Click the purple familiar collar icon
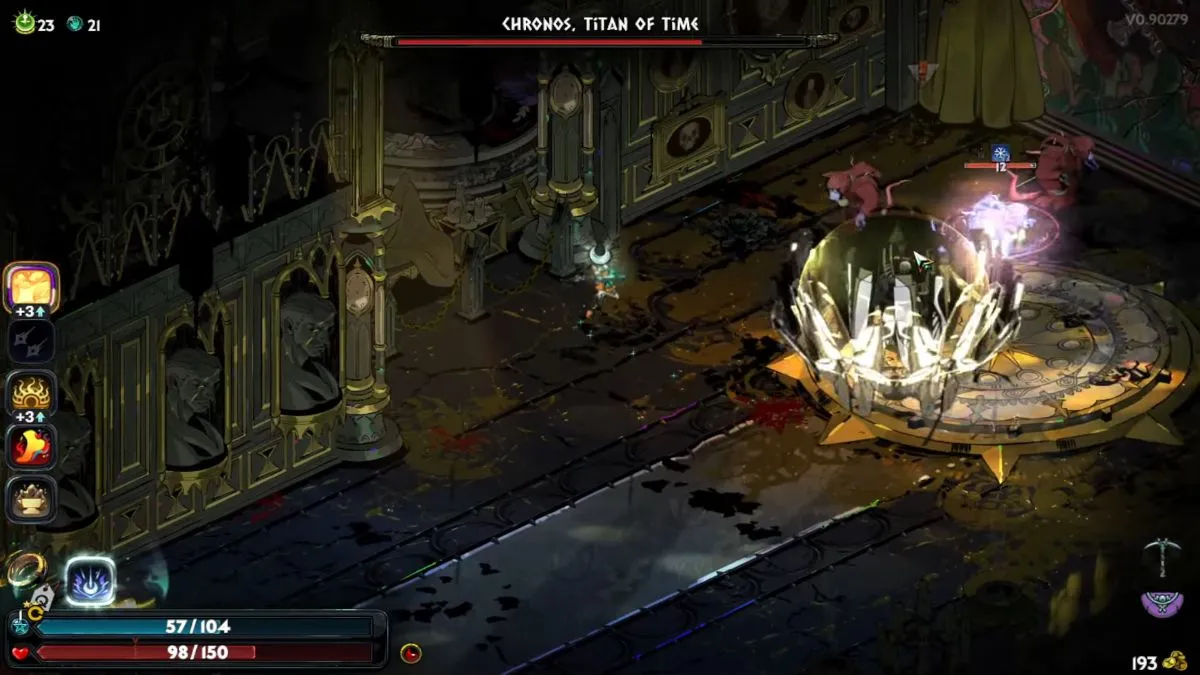1200x675 pixels. (x=1162, y=603)
